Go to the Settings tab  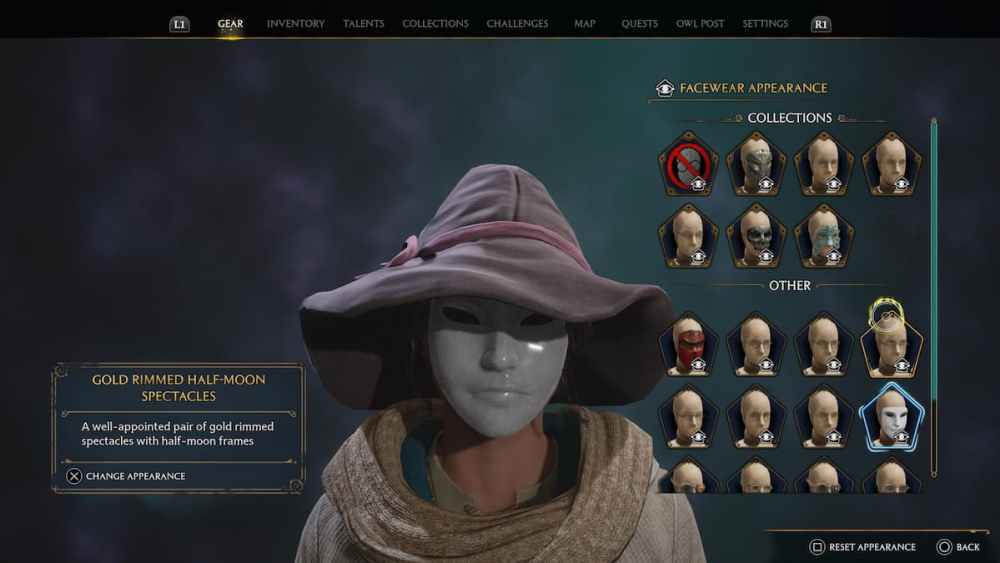tap(765, 23)
